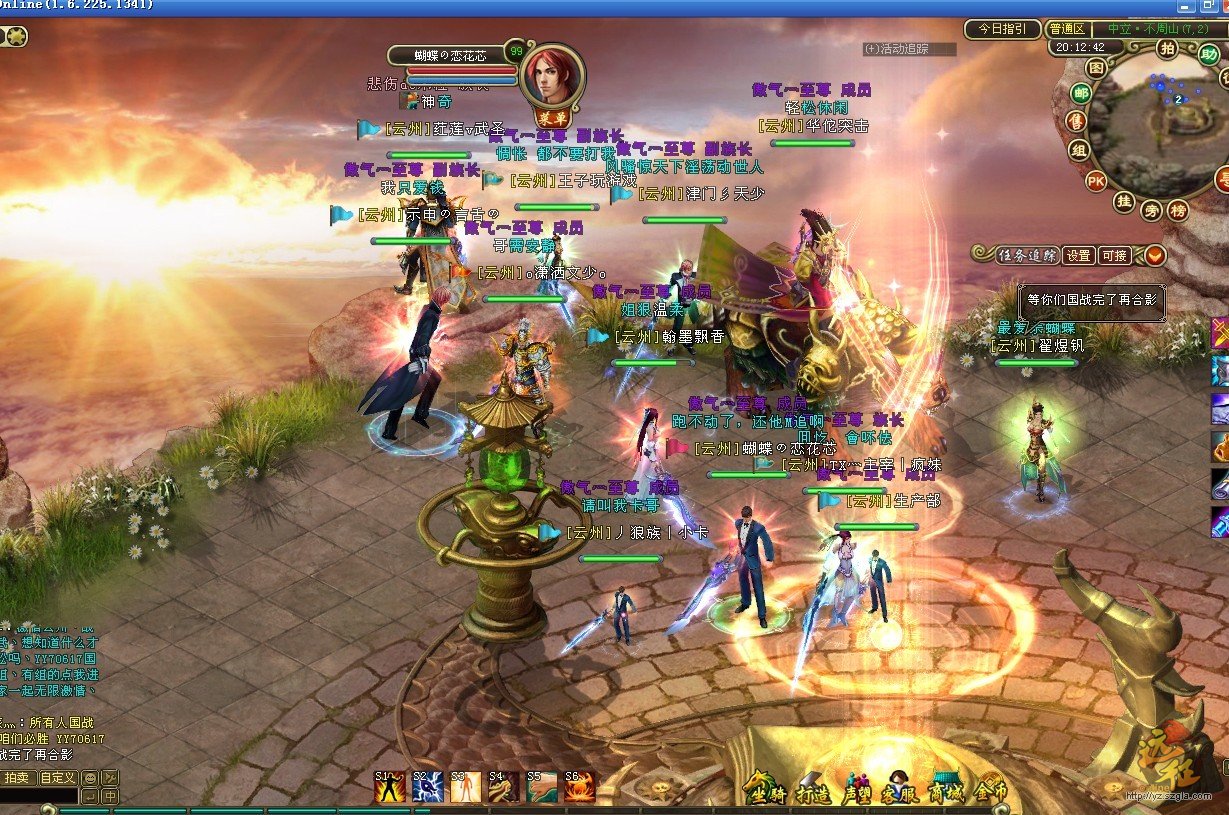This screenshot has width=1229, height=815.
Task: Use the S6 fire skill
Action: 579,787
